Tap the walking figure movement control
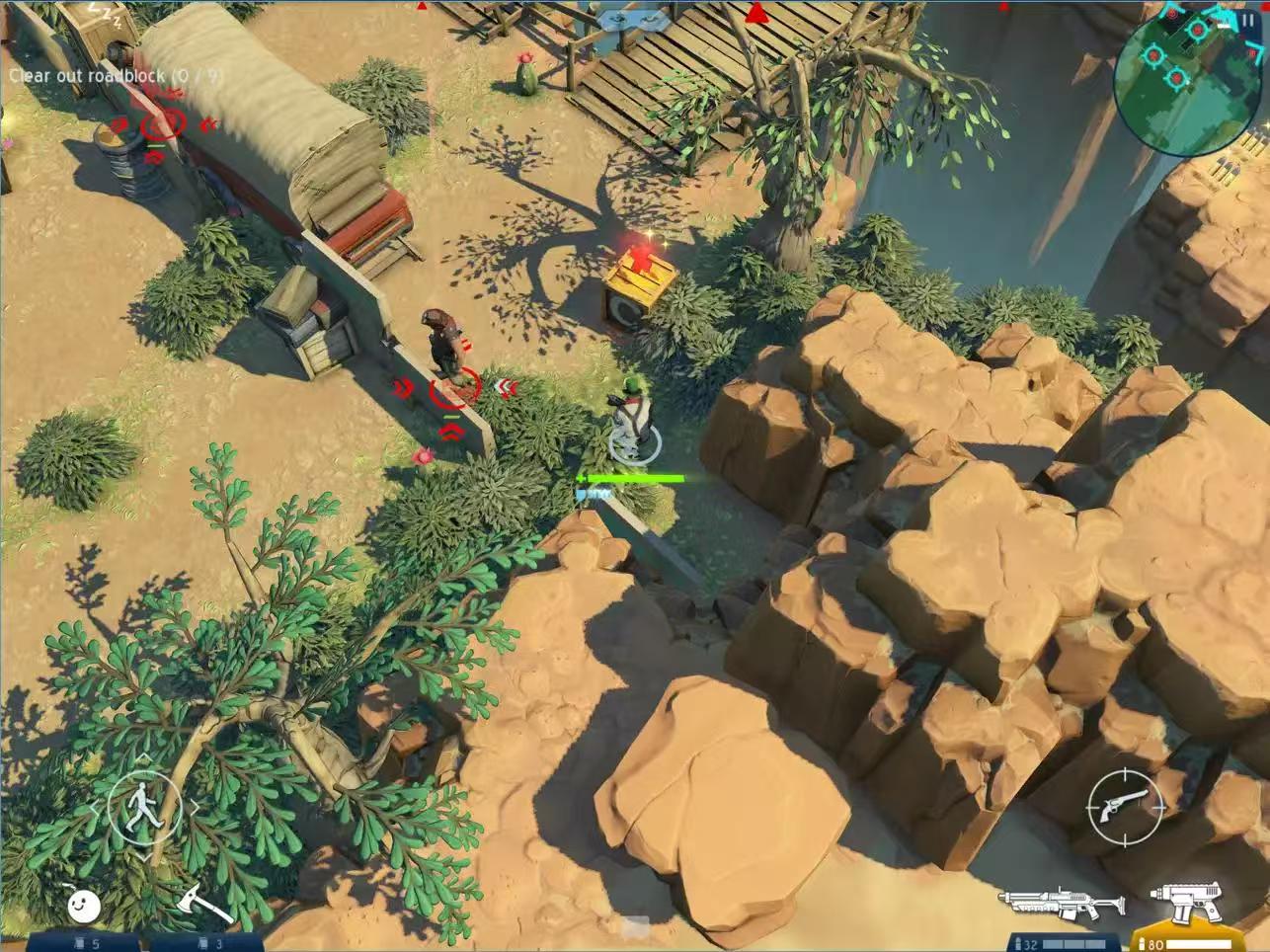The height and width of the screenshot is (952, 1270). tap(144, 805)
